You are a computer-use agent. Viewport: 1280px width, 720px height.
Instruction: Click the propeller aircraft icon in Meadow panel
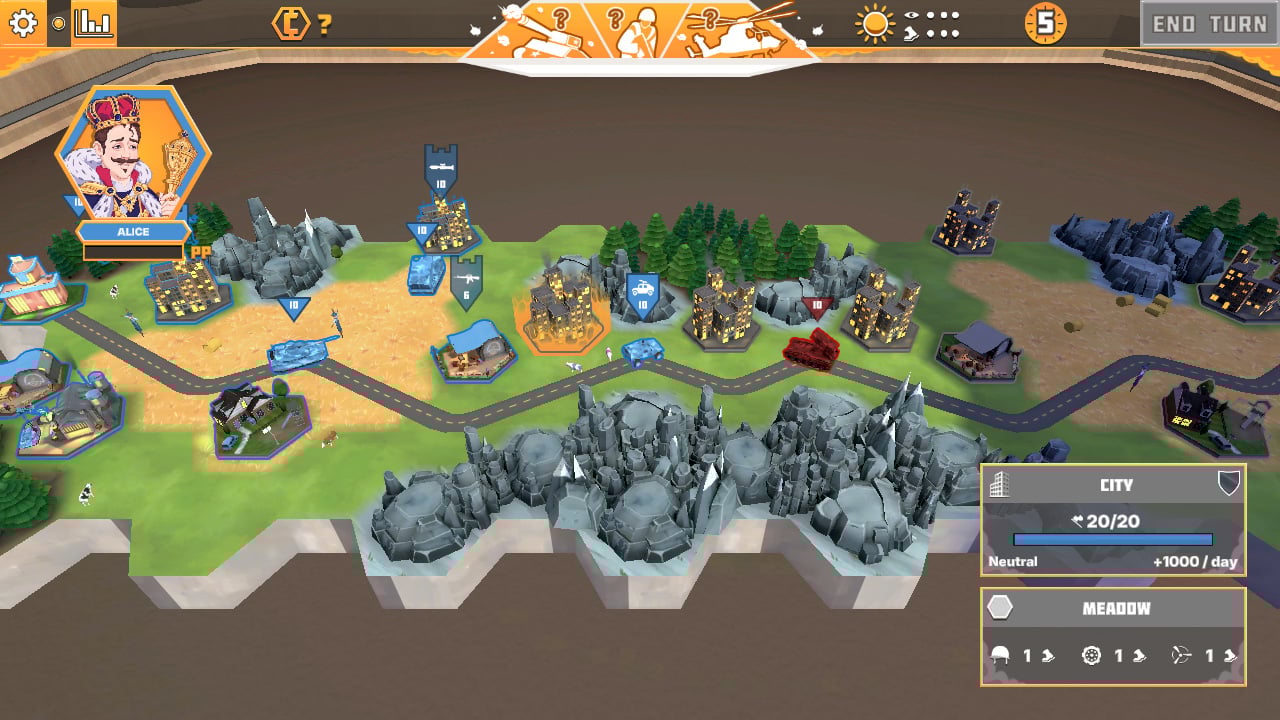point(1179,655)
